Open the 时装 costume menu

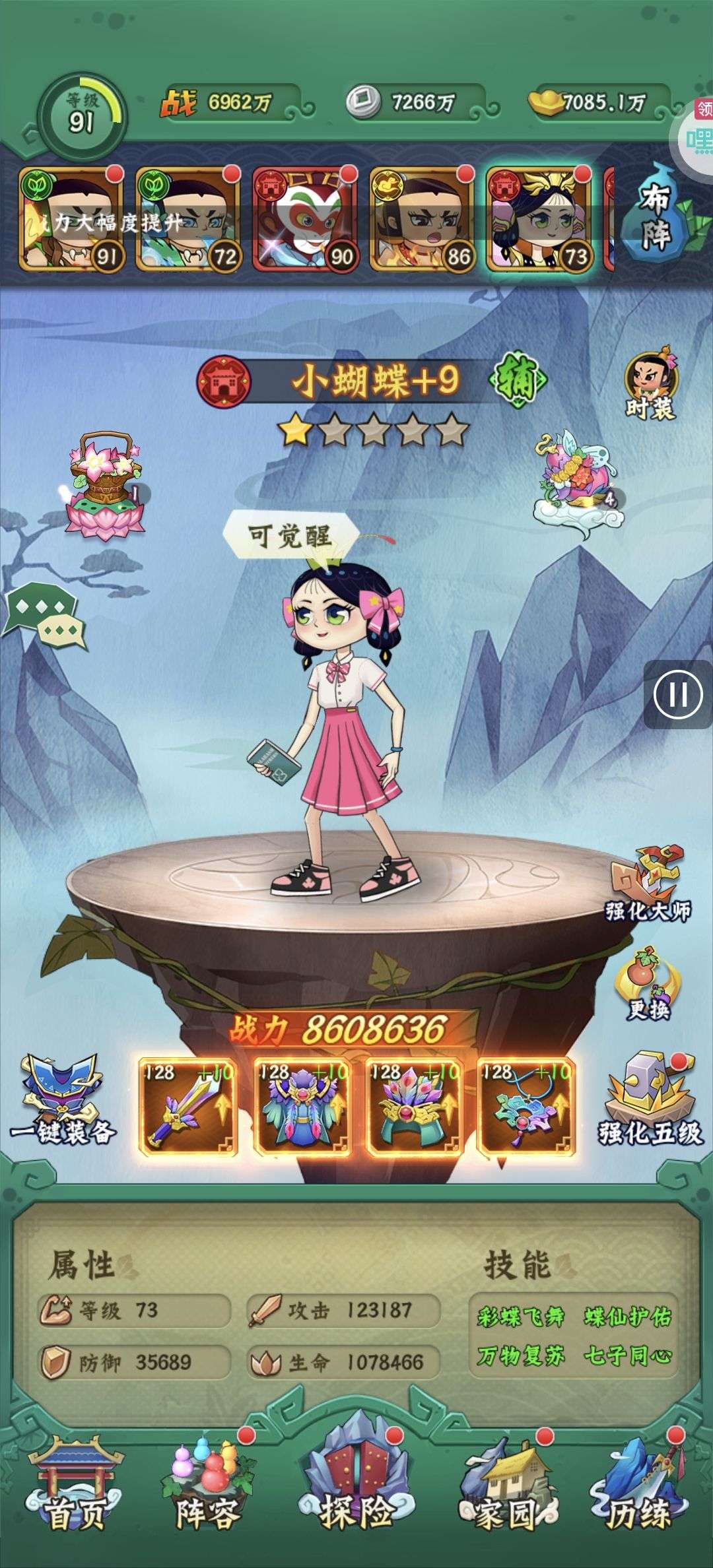650,387
